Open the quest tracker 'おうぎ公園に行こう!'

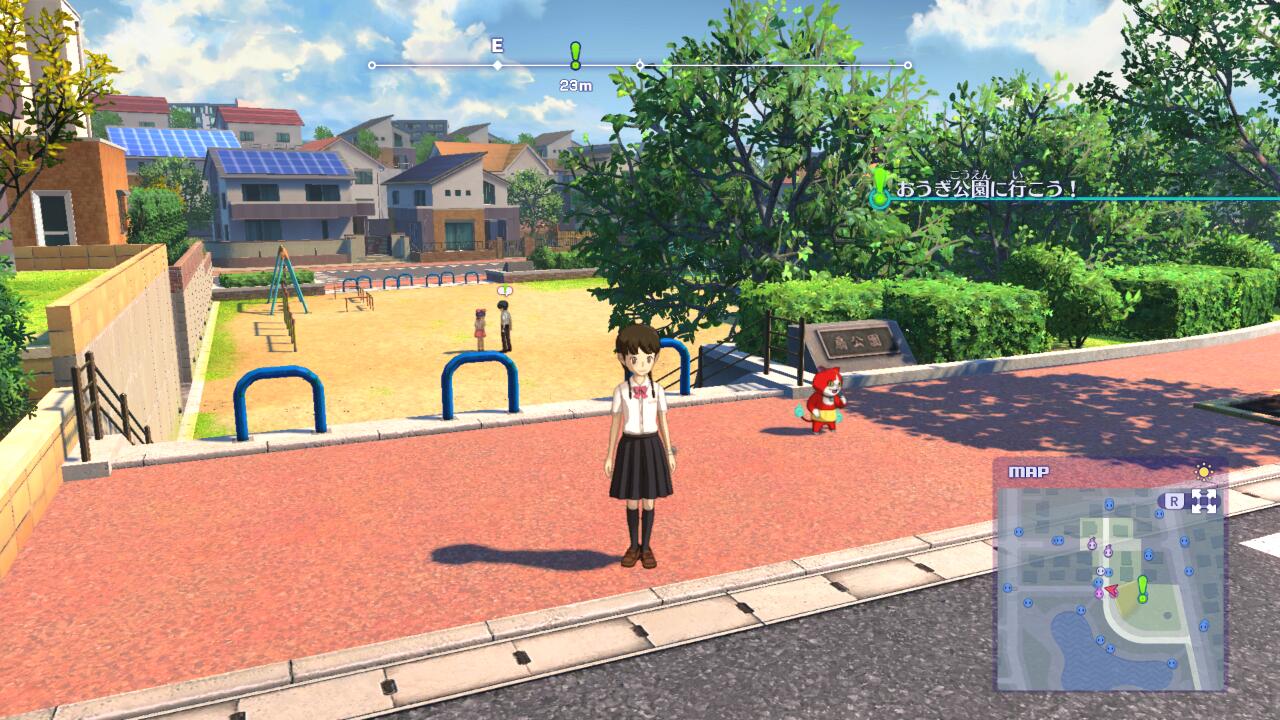pos(985,188)
